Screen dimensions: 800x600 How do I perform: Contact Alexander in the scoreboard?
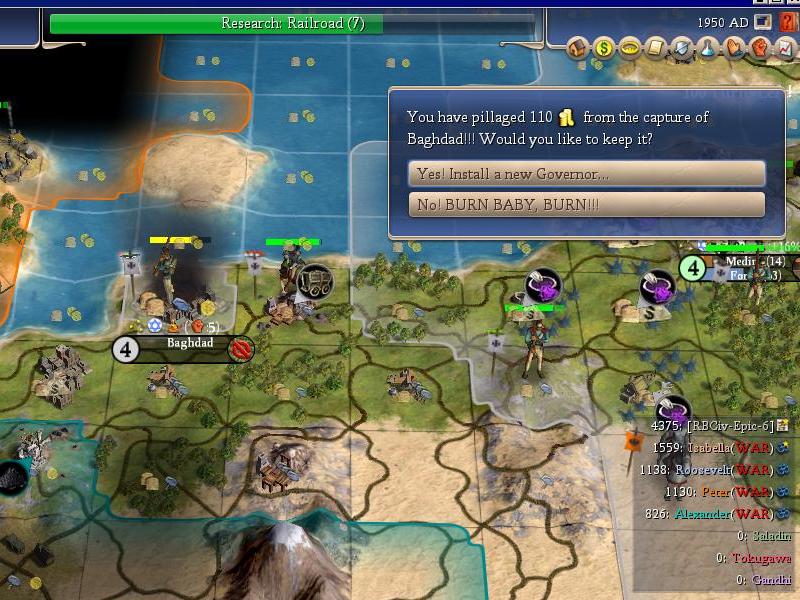point(708,514)
